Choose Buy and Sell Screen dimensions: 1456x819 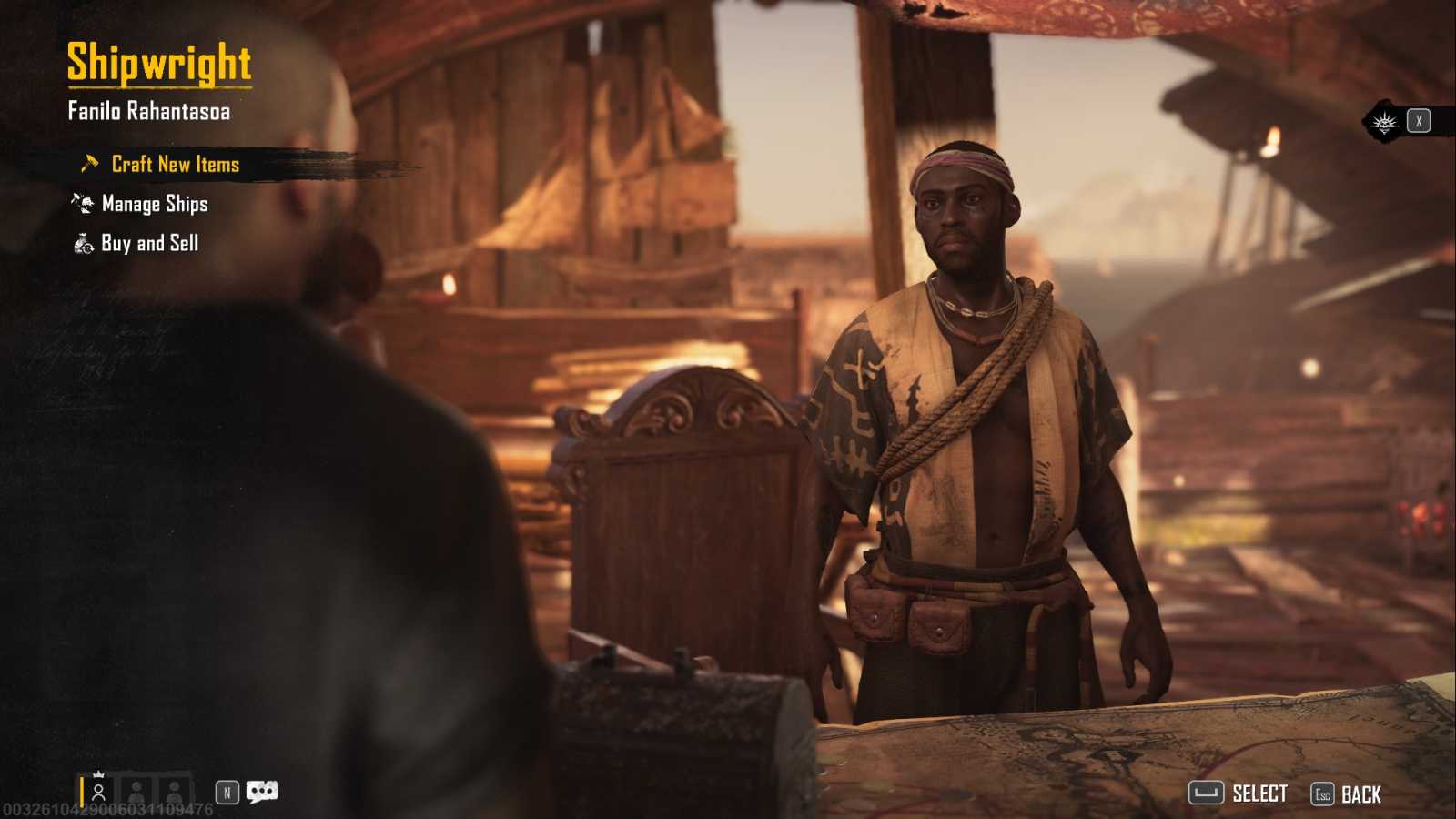pos(149,243)
